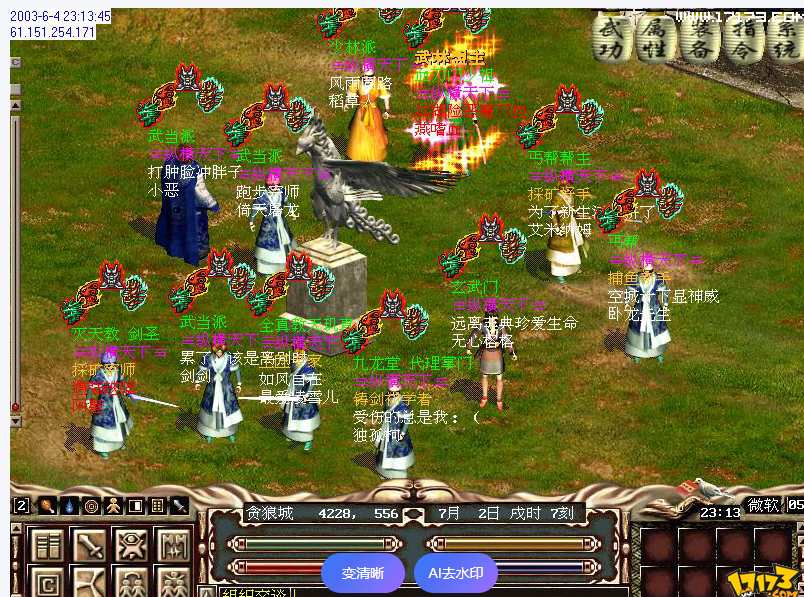Open the grid panel toolbar icon

pyautogui.click(x=157, y=506)
